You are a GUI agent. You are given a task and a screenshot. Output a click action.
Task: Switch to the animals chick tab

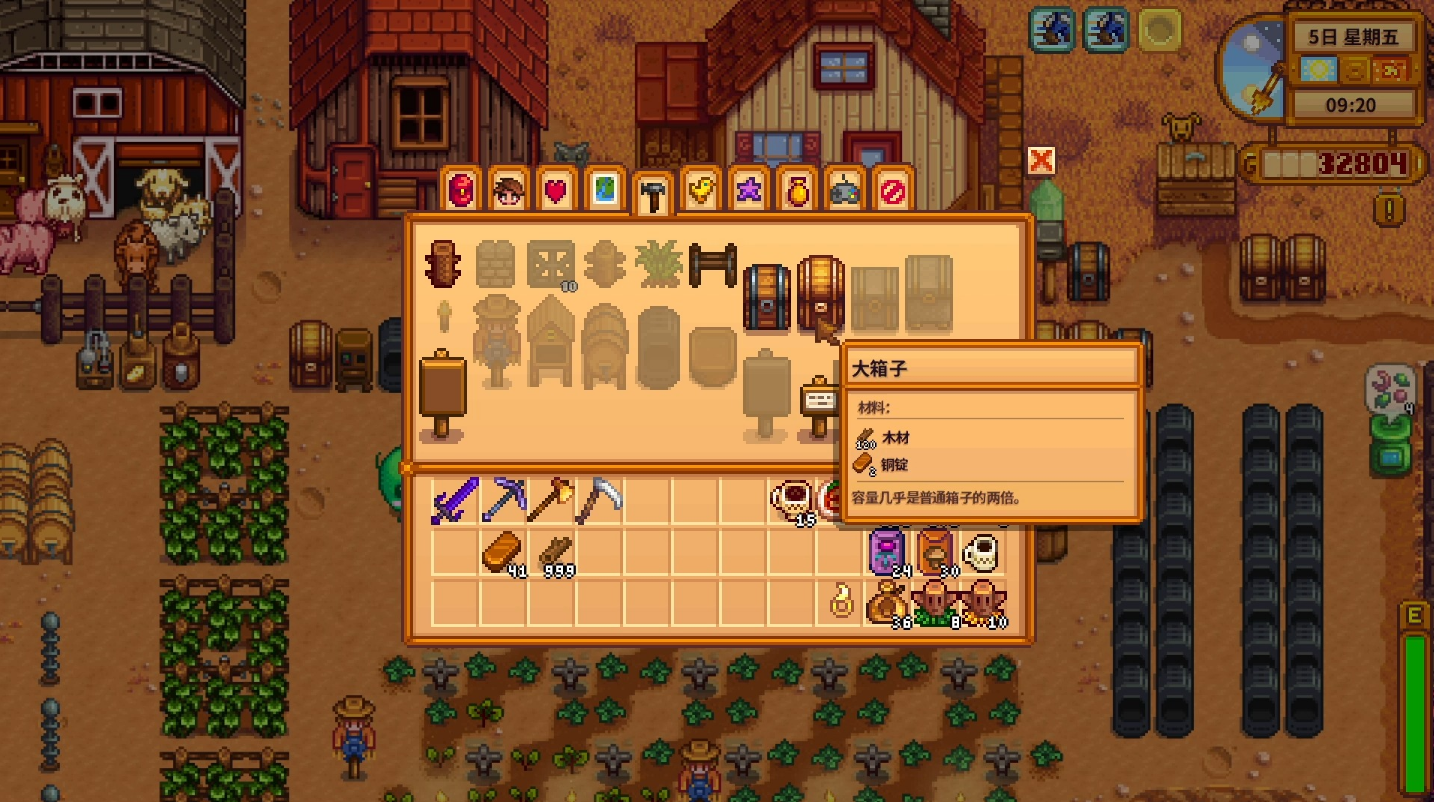tap(700, 190)
